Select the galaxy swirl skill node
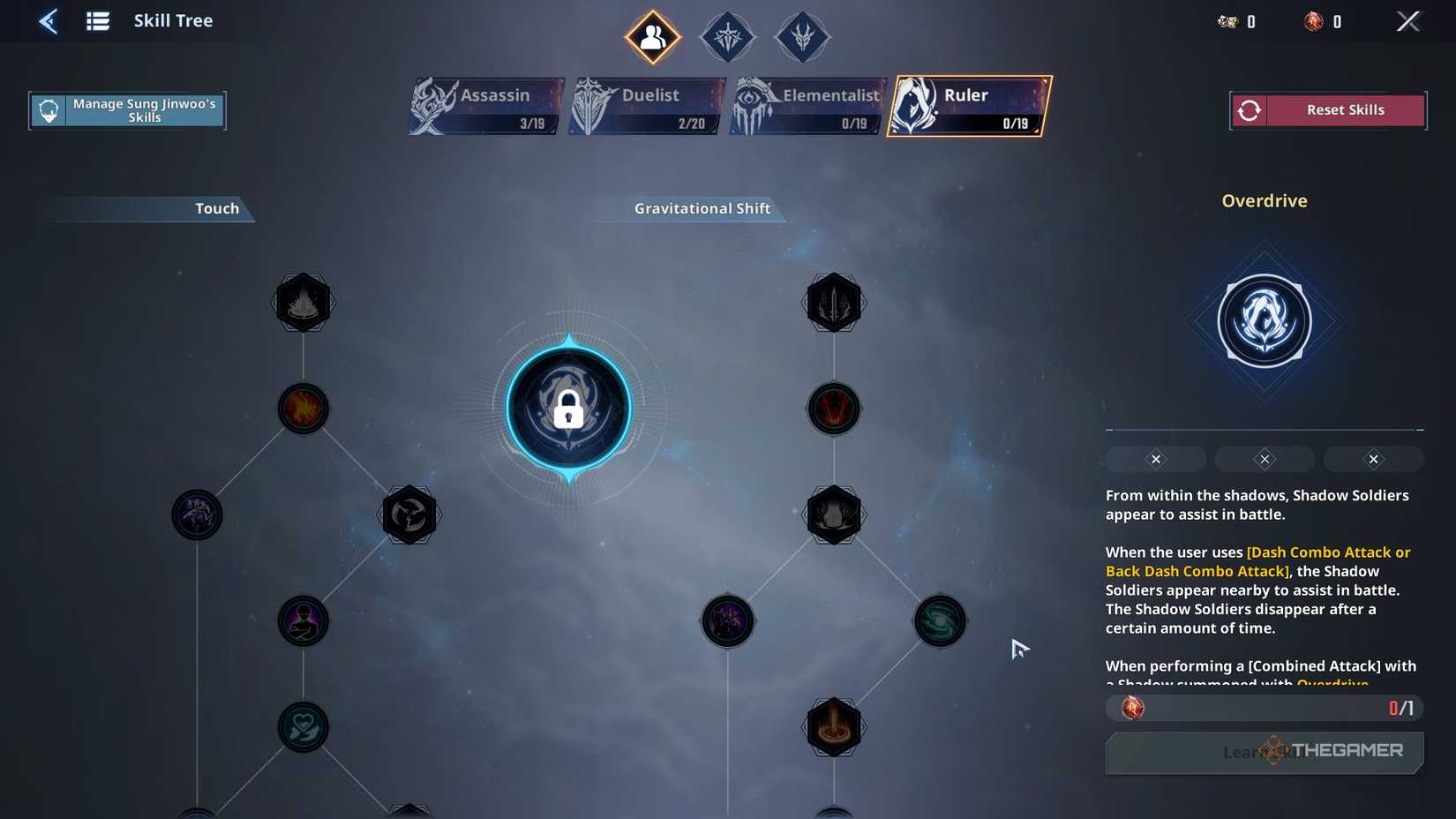Viewport: 1456px width, 819px height. click(940, 620)
